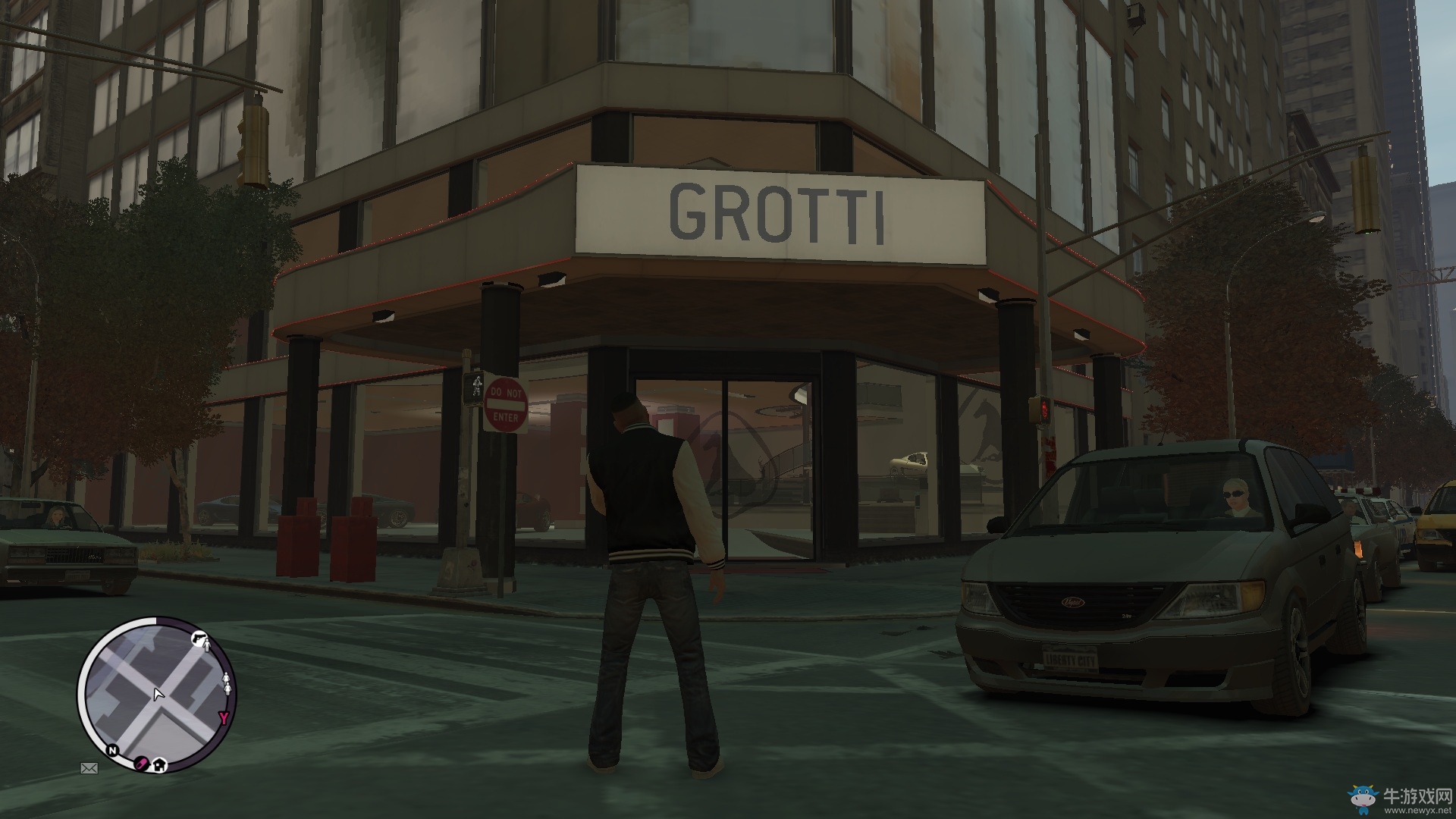Click the GROTTI dealership sign

click(x=778, y=212)
